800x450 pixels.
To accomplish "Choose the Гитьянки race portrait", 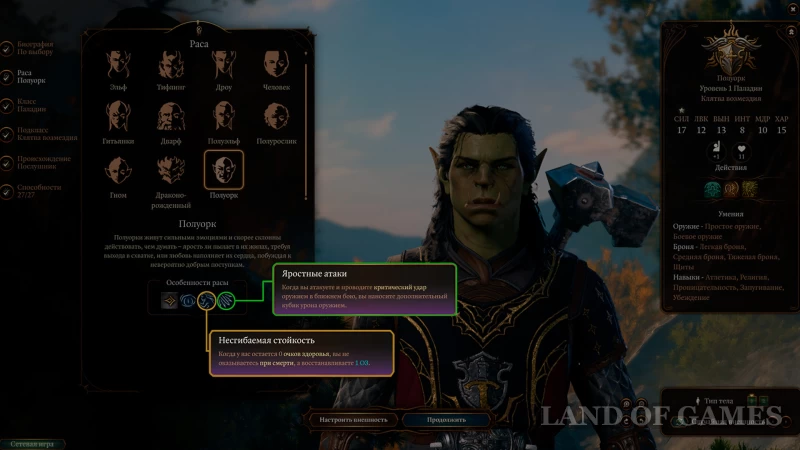I will 118,119.
